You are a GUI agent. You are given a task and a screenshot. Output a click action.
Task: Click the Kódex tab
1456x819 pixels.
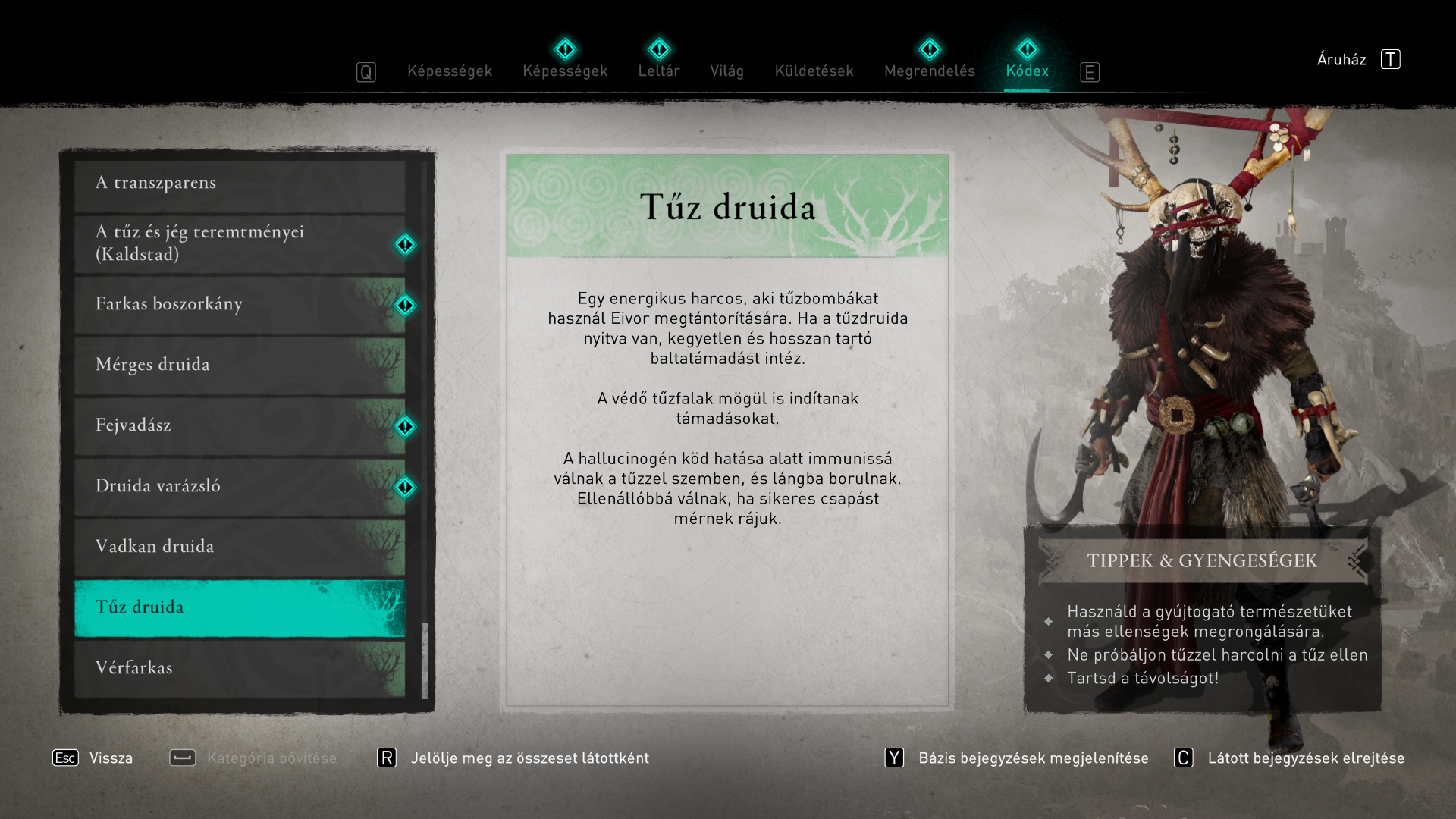point(1027,71)
